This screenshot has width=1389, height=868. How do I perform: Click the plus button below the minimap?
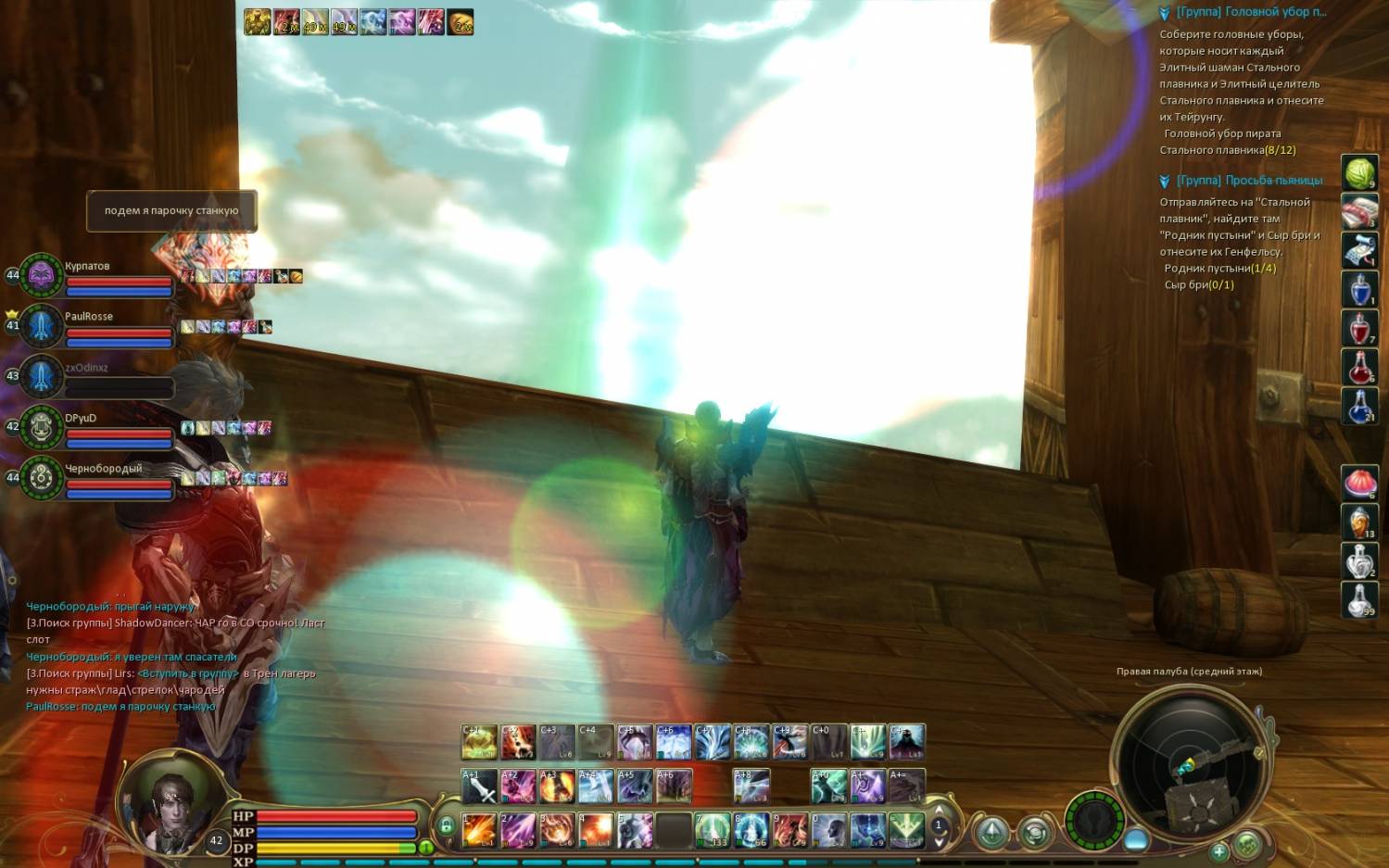(x=1219, y=850)
